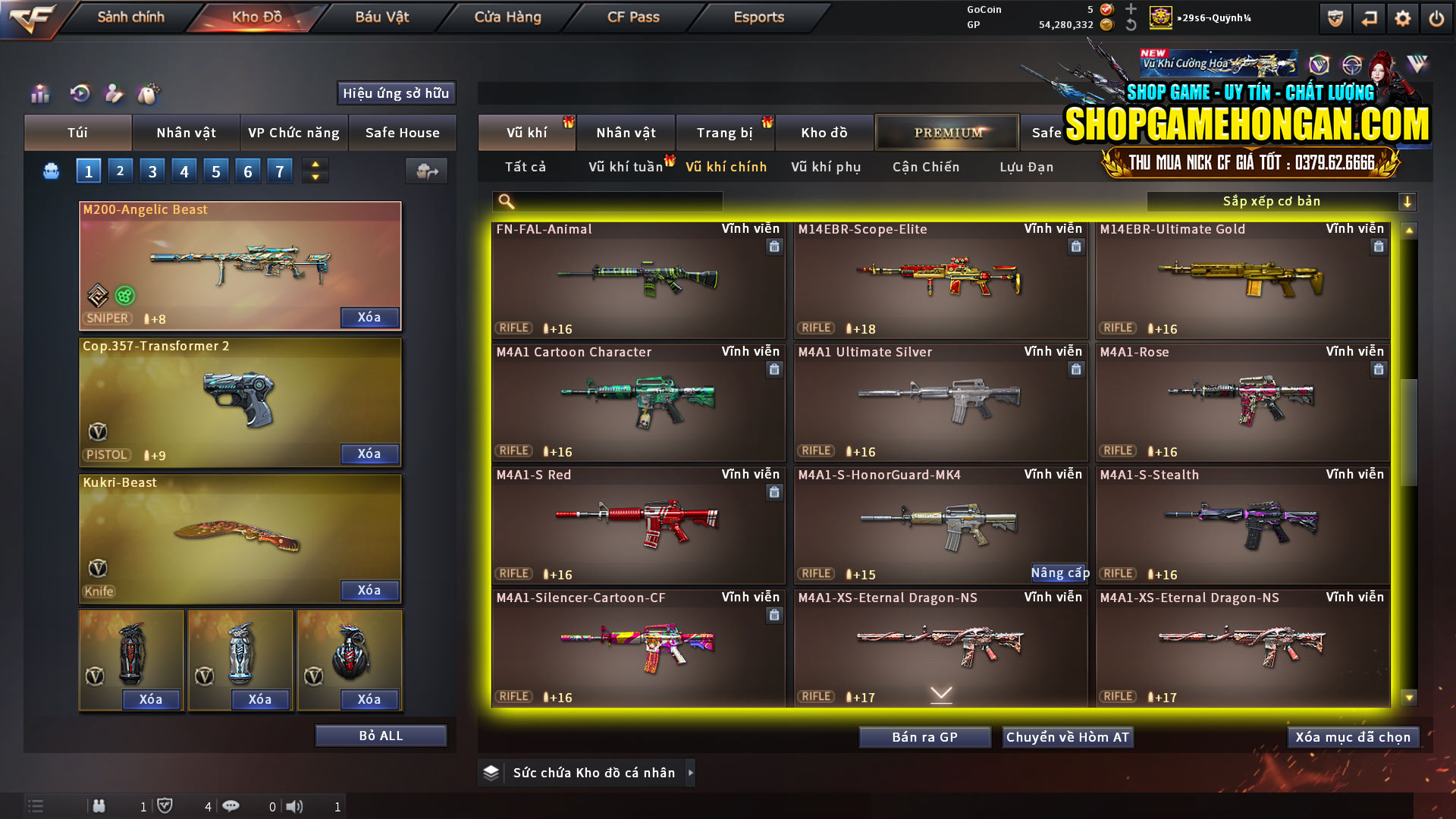The image size is (1456, 819).
Task: Select bag slot 3
Action: coord(152,171)
